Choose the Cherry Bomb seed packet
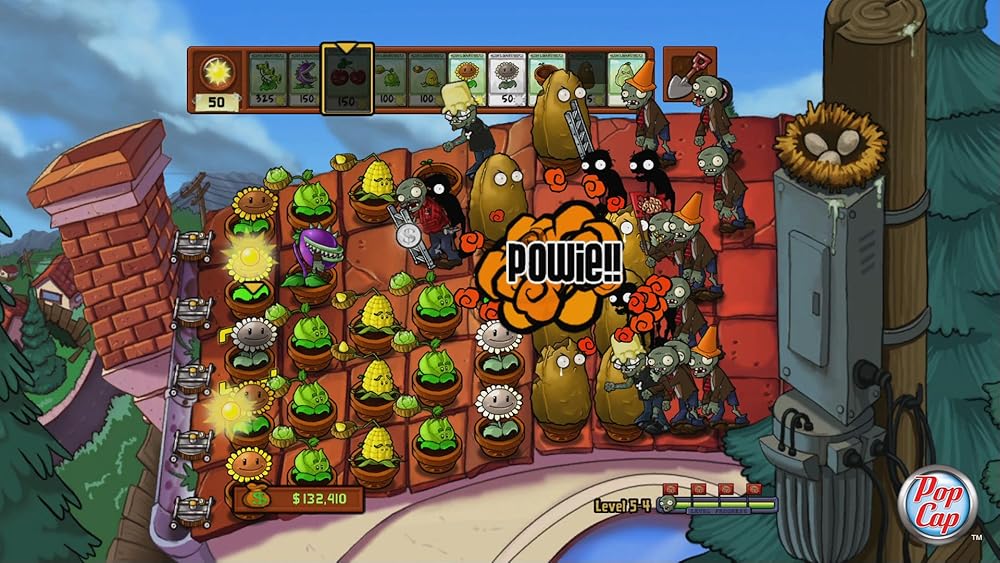This screenshot has width=1000, height=563. coord(347,80)
